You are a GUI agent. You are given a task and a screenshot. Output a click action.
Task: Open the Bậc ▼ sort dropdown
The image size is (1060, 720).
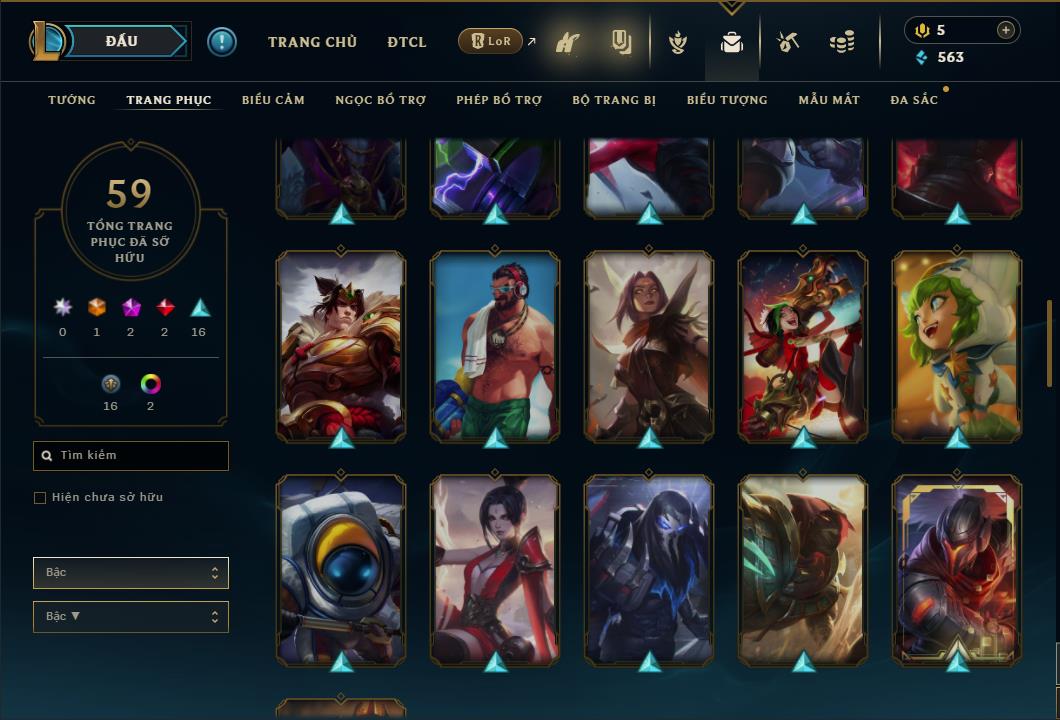pos(131,617)
